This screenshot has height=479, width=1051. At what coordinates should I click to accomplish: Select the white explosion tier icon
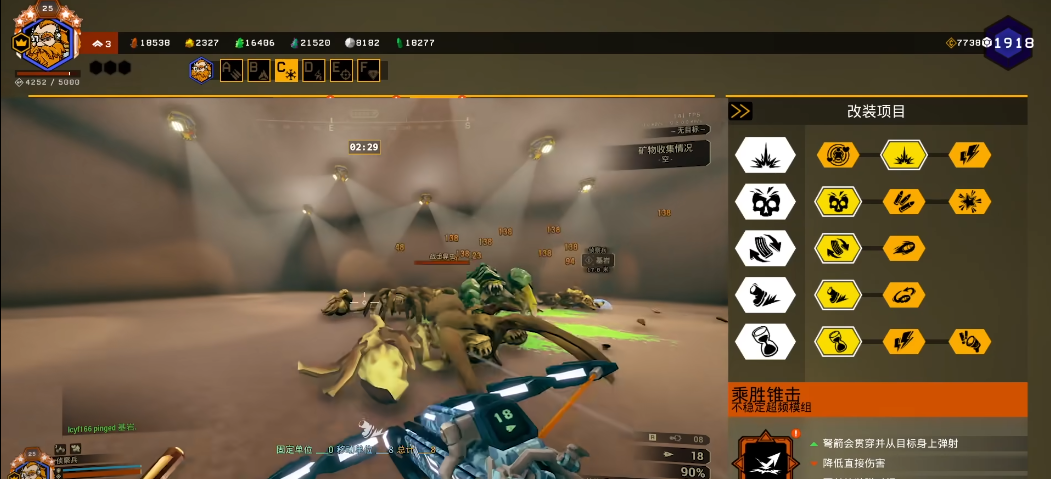coord(765,155)
